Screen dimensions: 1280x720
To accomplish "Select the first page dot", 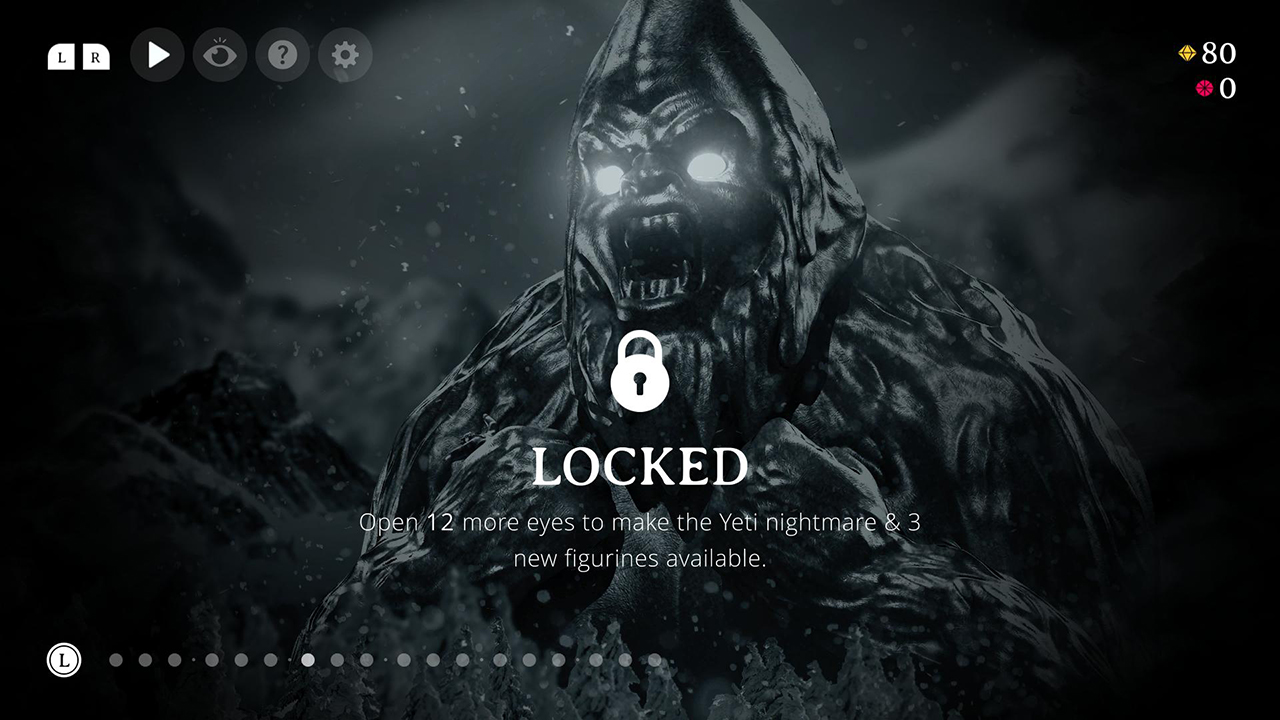I will click(116, 660).
